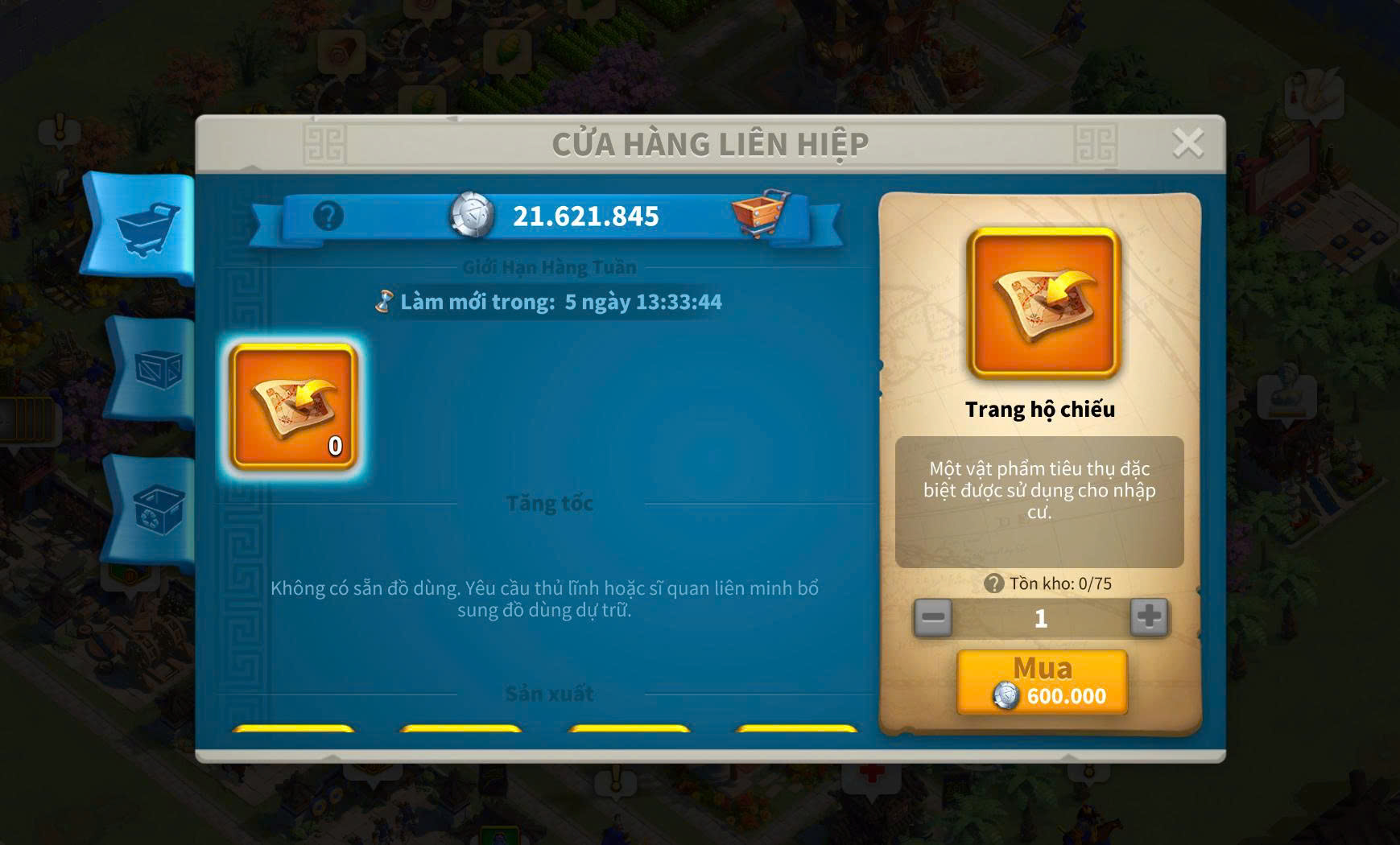Viewport: 1400px width, 845px height.
Task: Increase purchase quantity with plus button
Action: (1149, 618)
